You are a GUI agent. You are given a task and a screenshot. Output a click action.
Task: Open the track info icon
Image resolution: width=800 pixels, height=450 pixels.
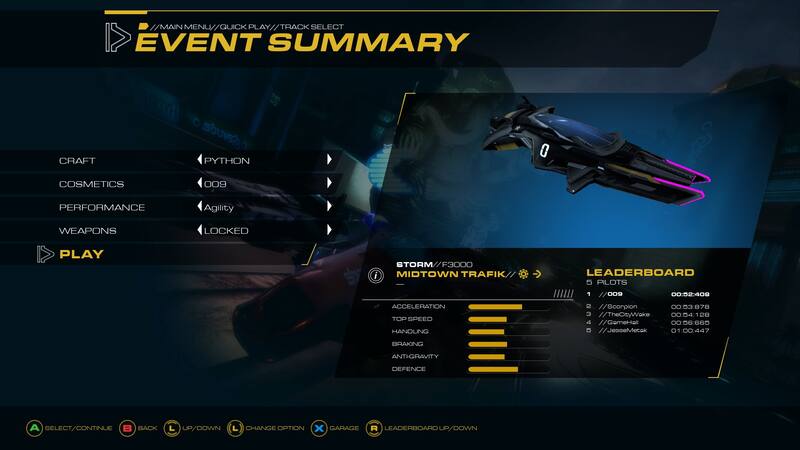376,275
